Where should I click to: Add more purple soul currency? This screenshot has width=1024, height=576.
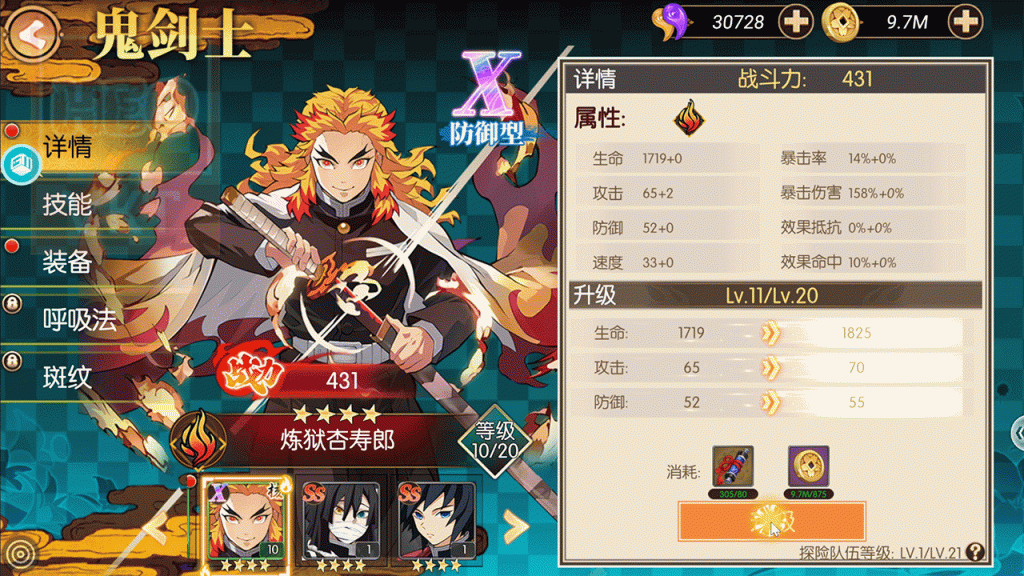(795, 21)
